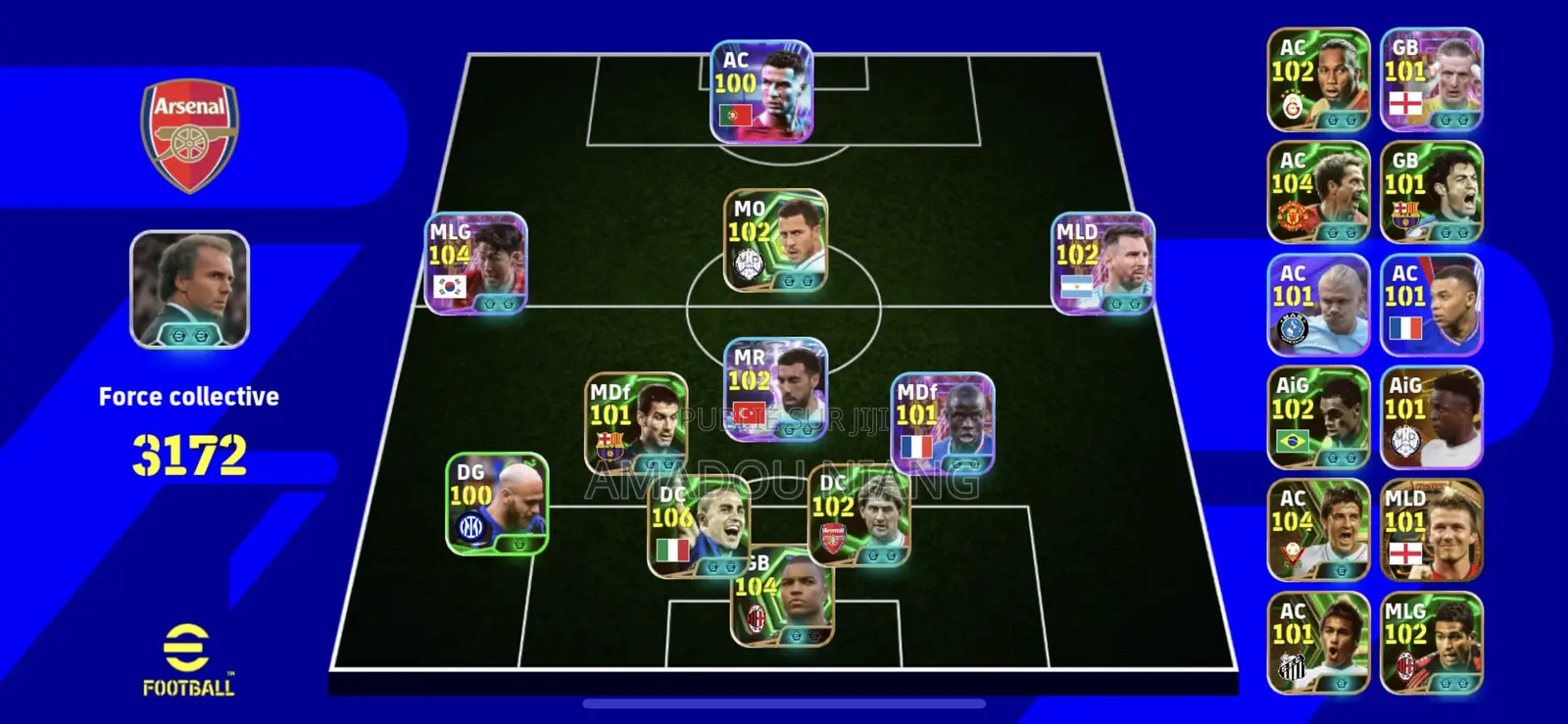Viewport: 1568px width, 724px height.
Task: Select the Haaland AC 101 bench card
Action: click(1318, 304)
